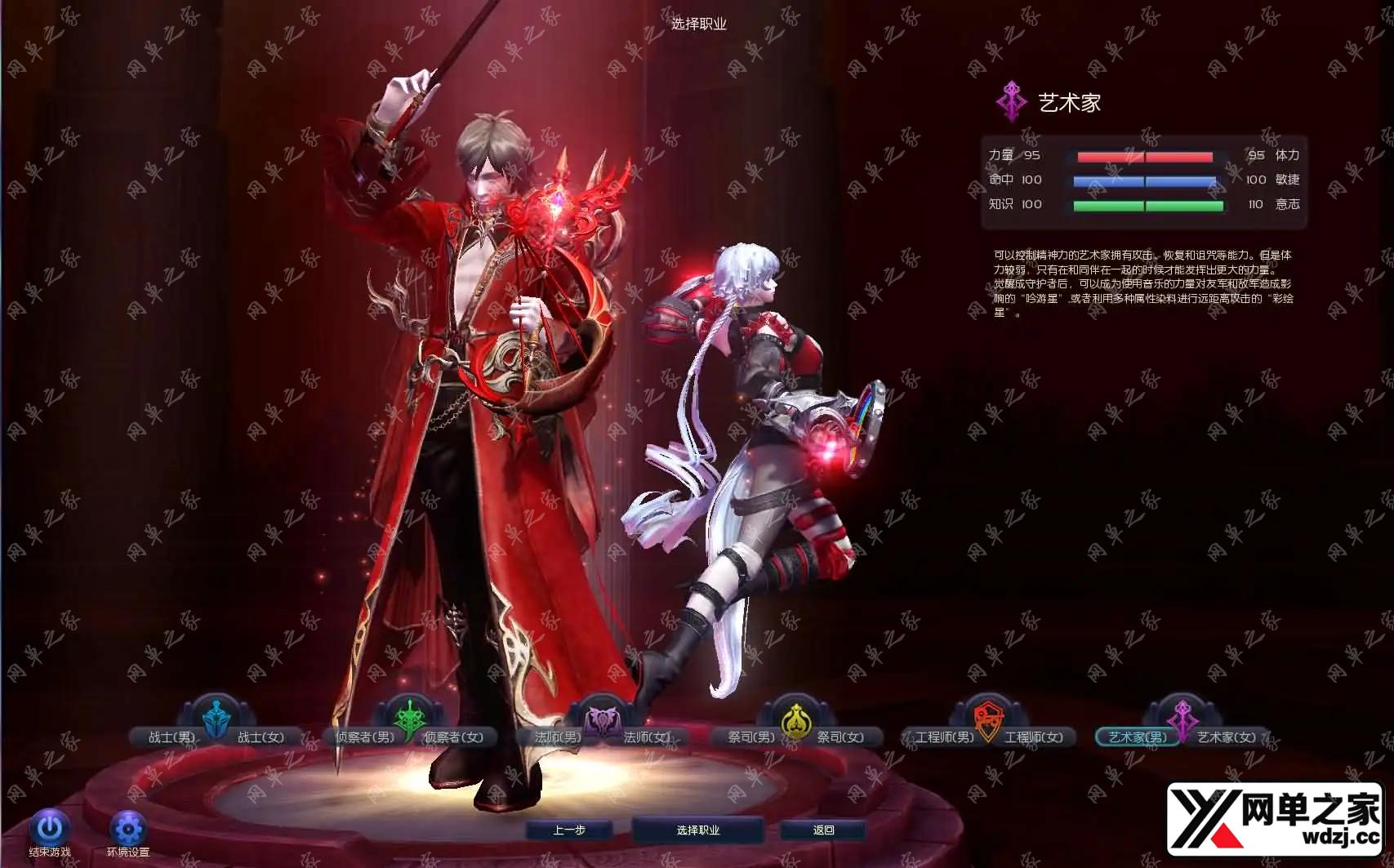1394x868 pixels.
Task: Switch to the 艺术家(女) female artist class
Action: point(1227,737)
